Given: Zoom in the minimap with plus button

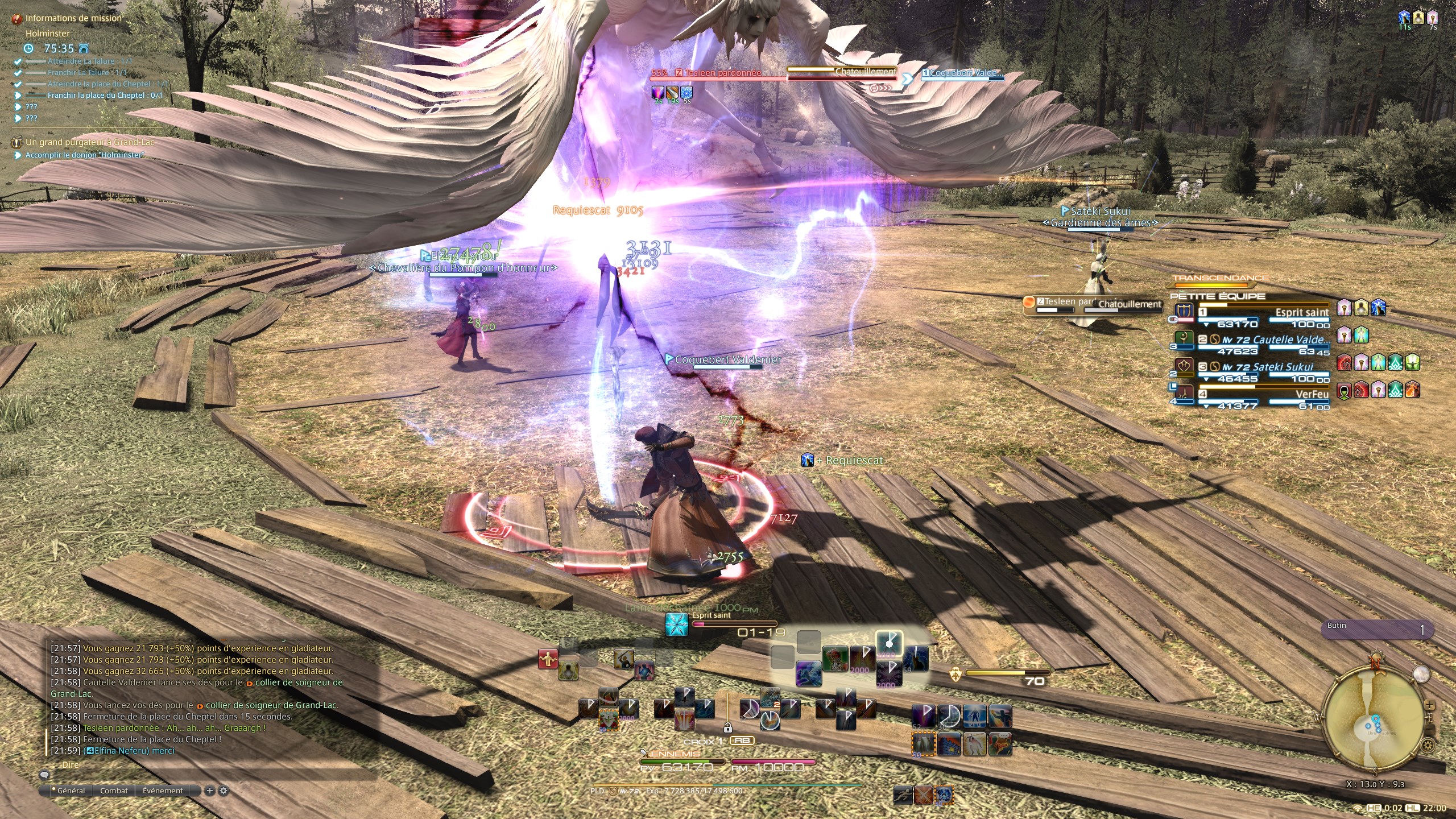Looking at the screenshot, I should (x=1429, y=705).
